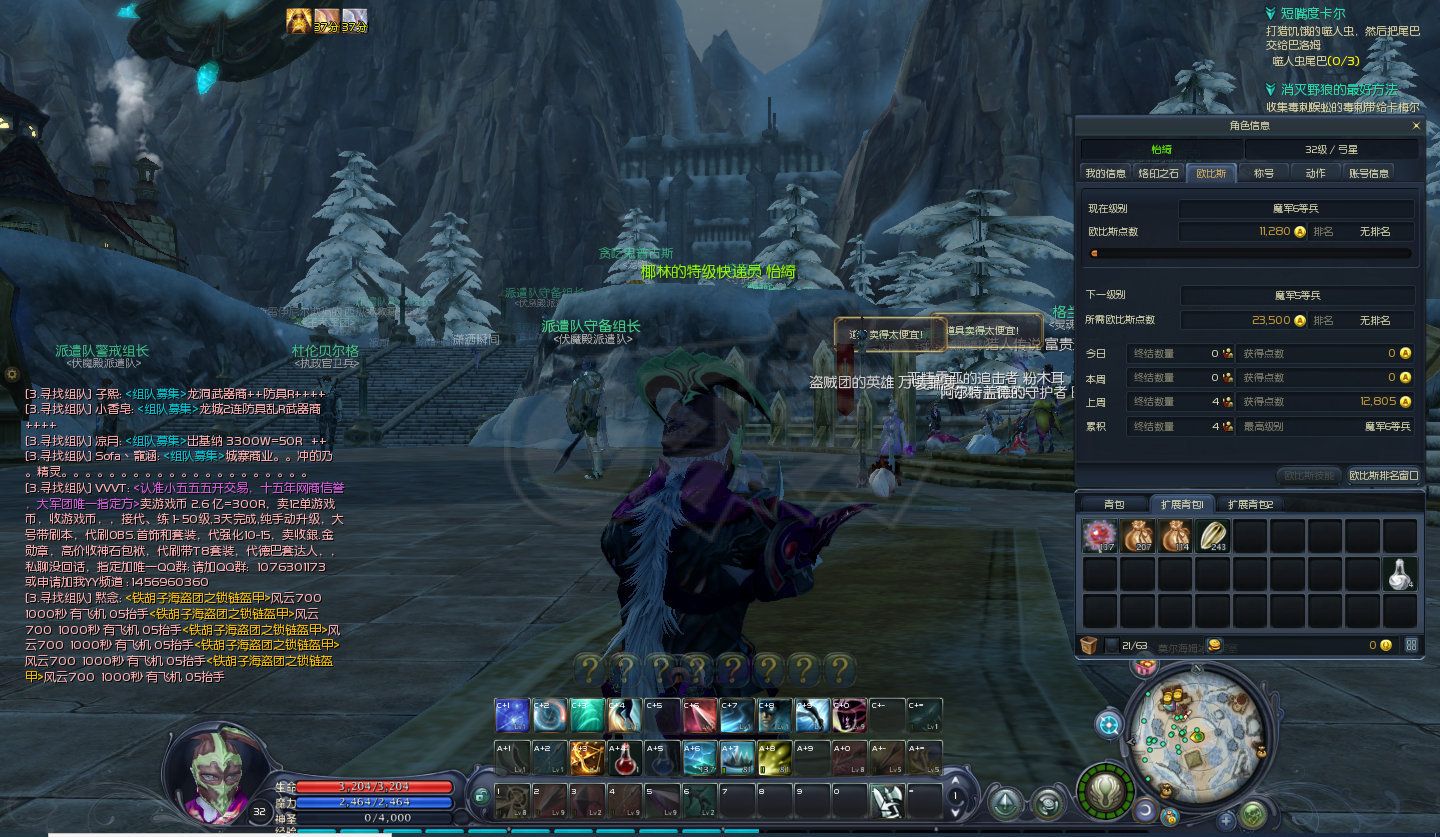The height and width of the screenshot is (837, 1440).
Task: Open the 欧比斯排名窗口 ranking window
Action: 1384,476
